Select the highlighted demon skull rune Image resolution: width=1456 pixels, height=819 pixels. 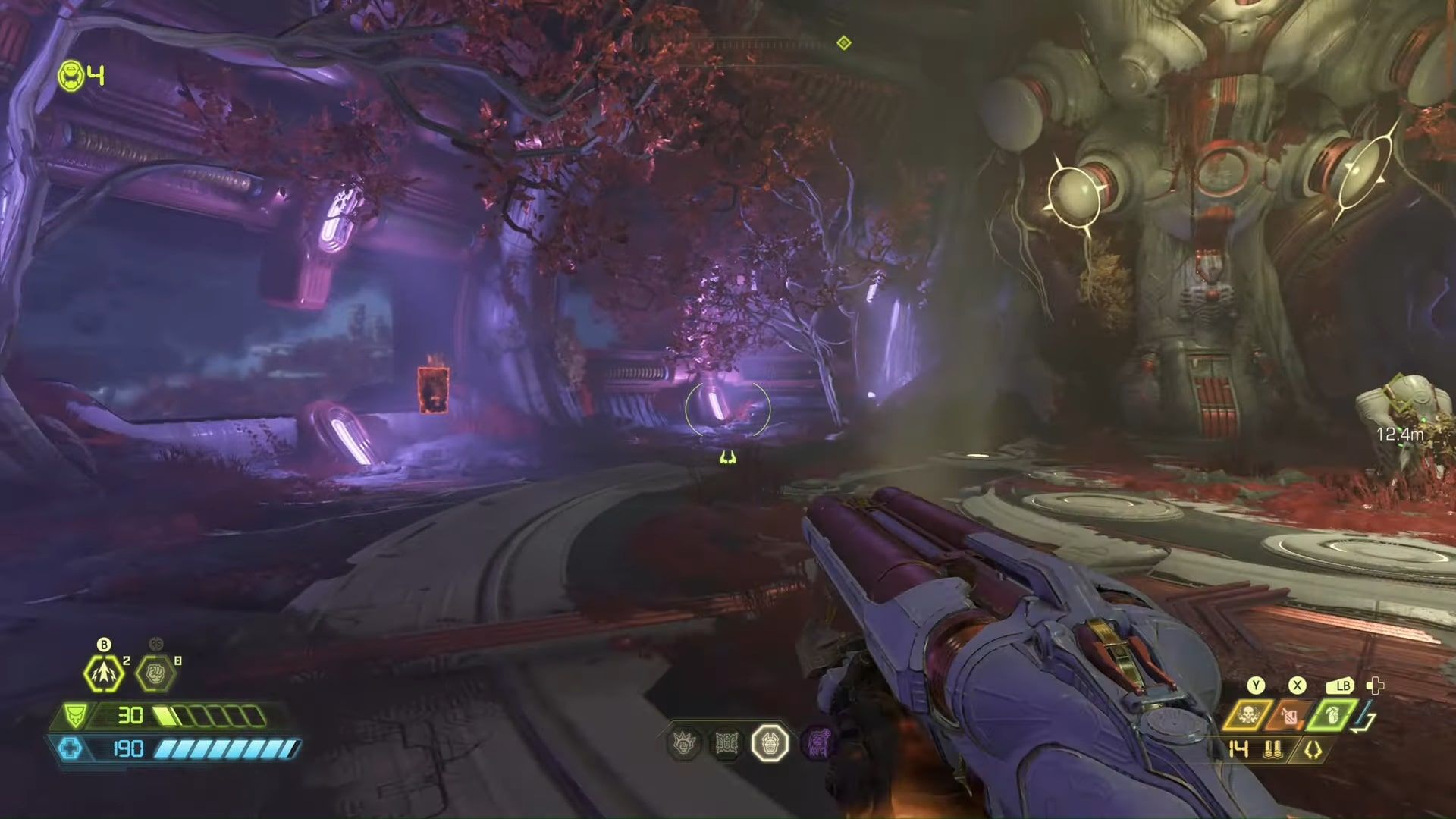click(768, 743)
